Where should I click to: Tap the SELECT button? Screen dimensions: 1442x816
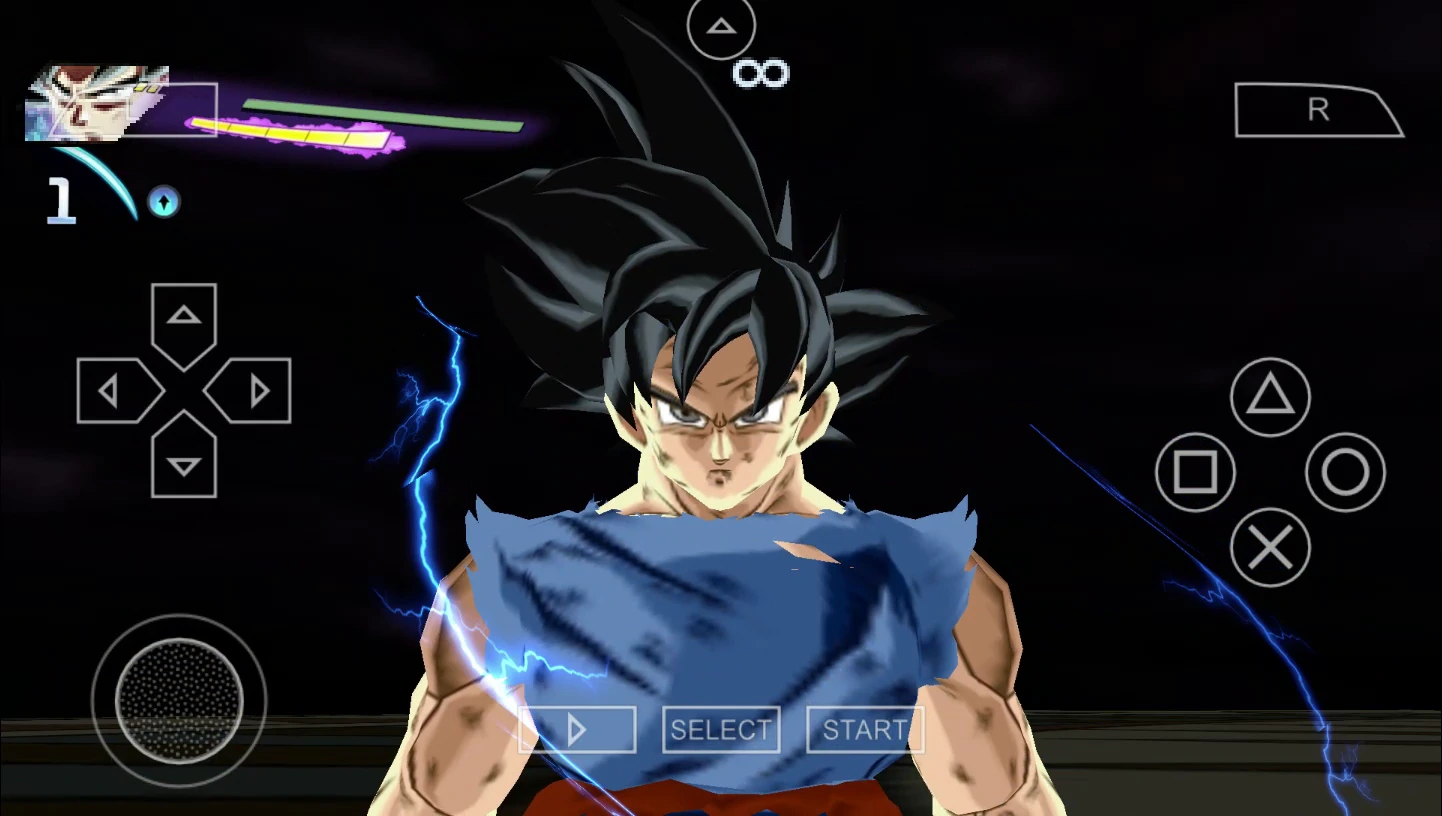(721, 730)
